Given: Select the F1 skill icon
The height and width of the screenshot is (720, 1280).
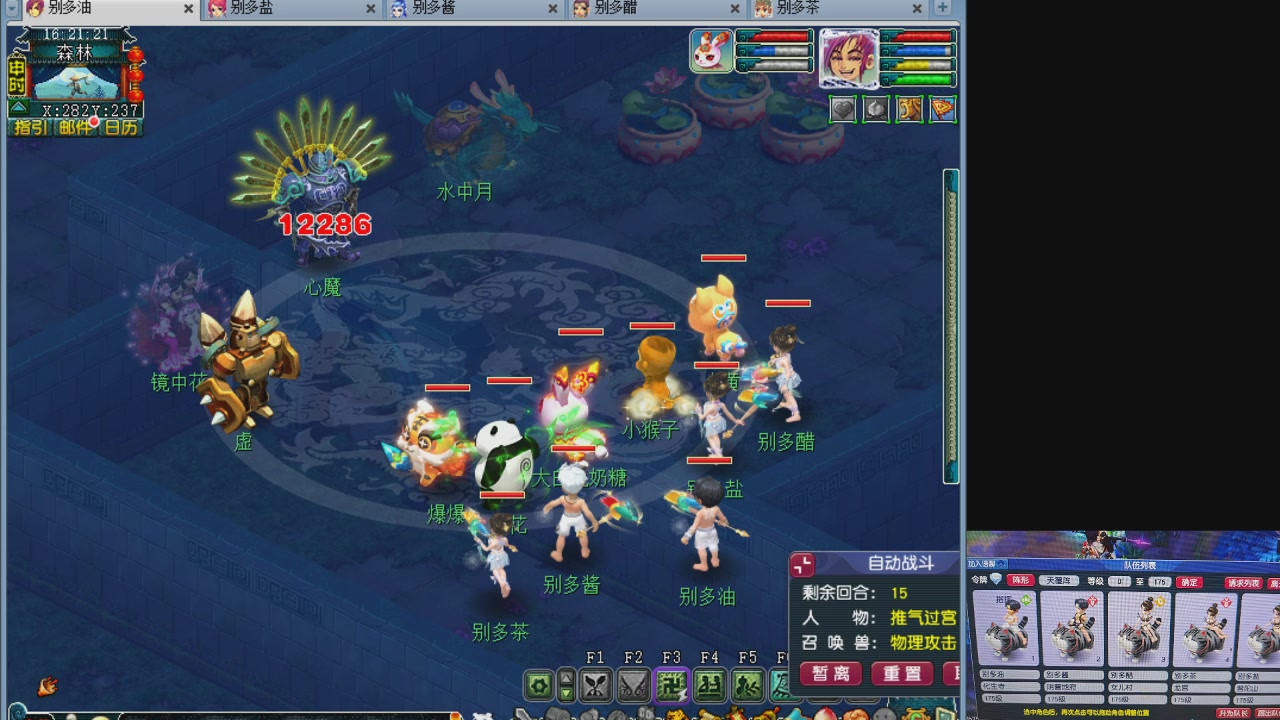Looking at the screenshot, I should 595,686.
